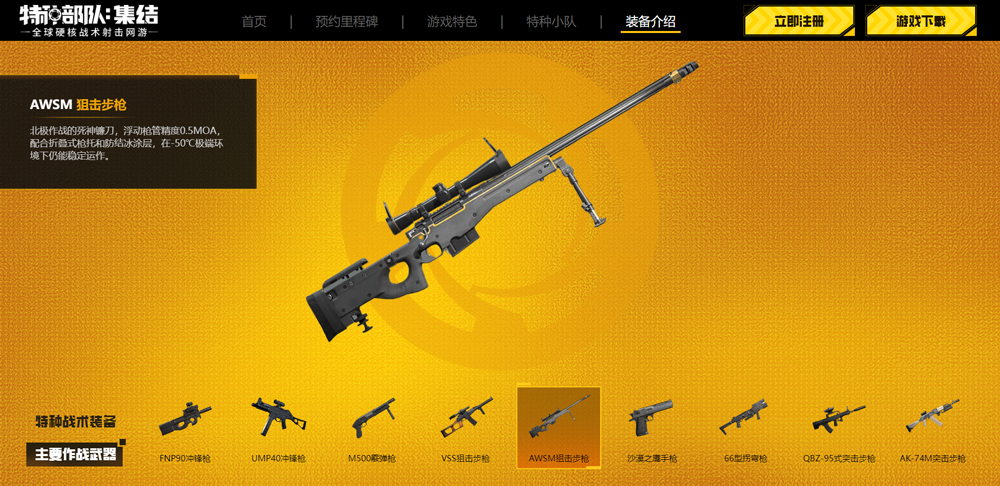Viewport: 1000px width, 486px height.
Task: Open the 特种小队 squad section
Action: pos(551,21)
